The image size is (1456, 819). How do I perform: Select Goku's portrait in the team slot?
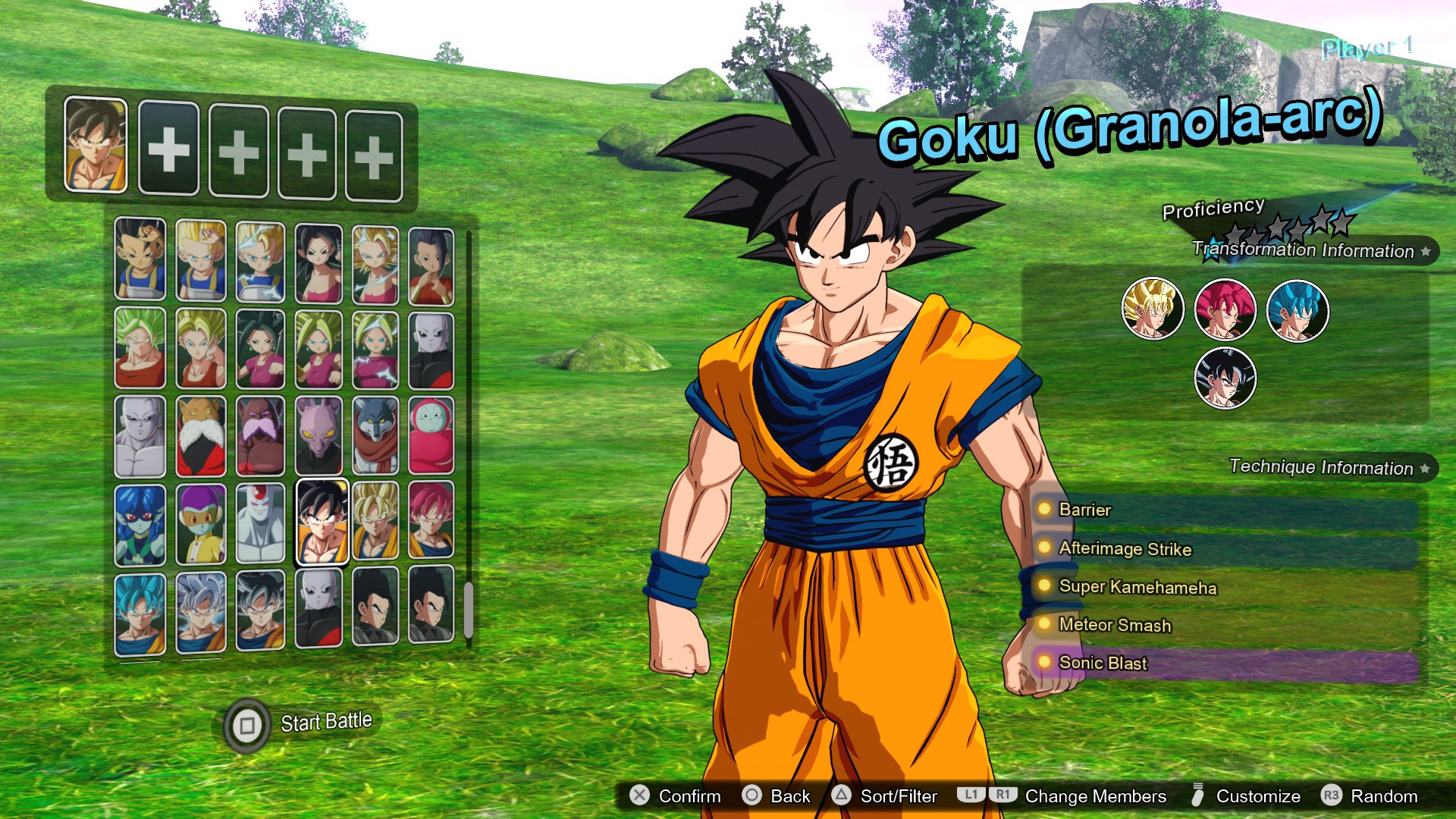tap(96, 144)
